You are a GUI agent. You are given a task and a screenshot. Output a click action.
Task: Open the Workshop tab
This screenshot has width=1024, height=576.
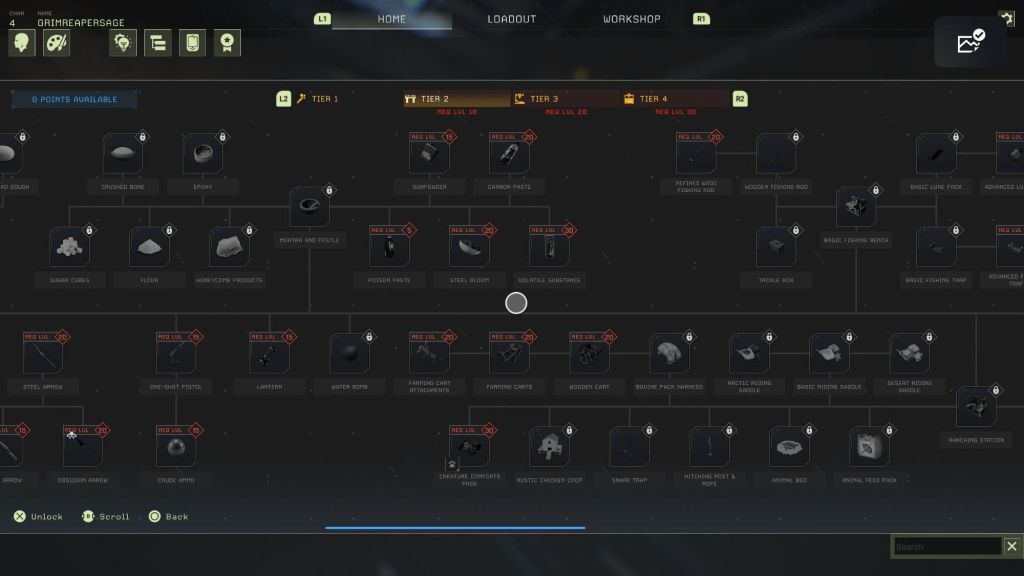[x=631, y=19]
